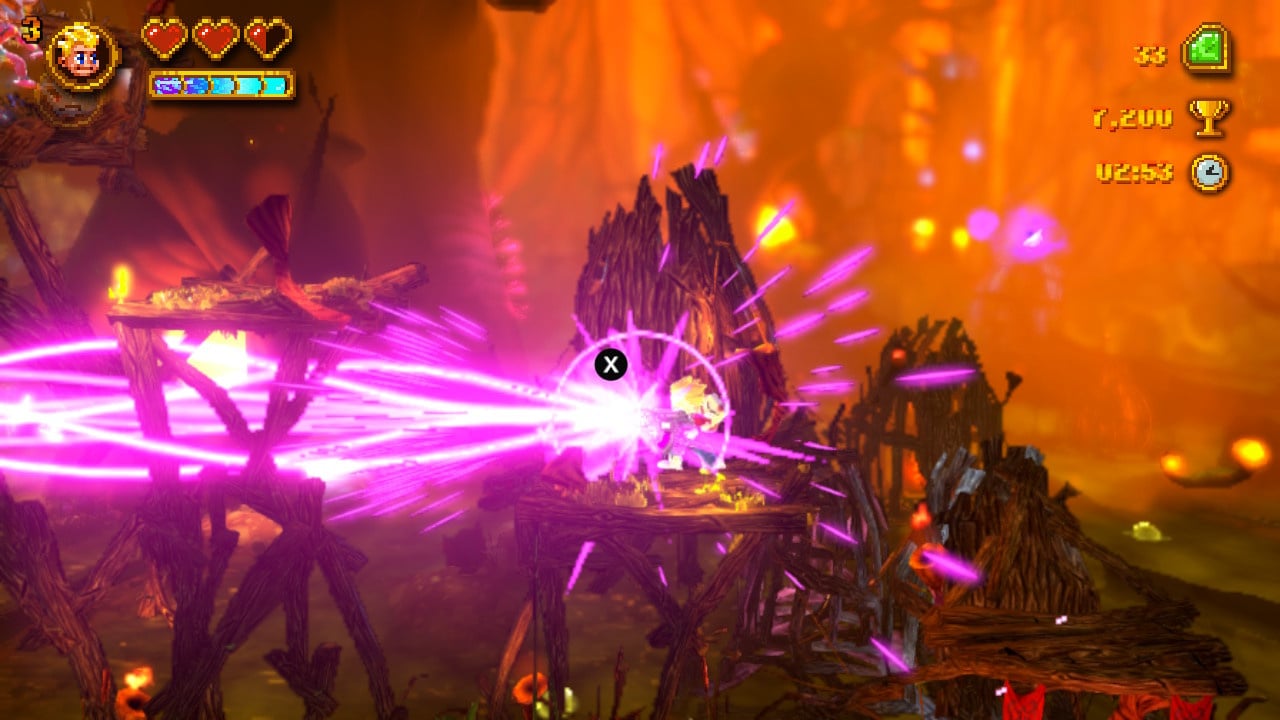Click the blonde hero portrait icon
1280x720 pixels.
81,56
